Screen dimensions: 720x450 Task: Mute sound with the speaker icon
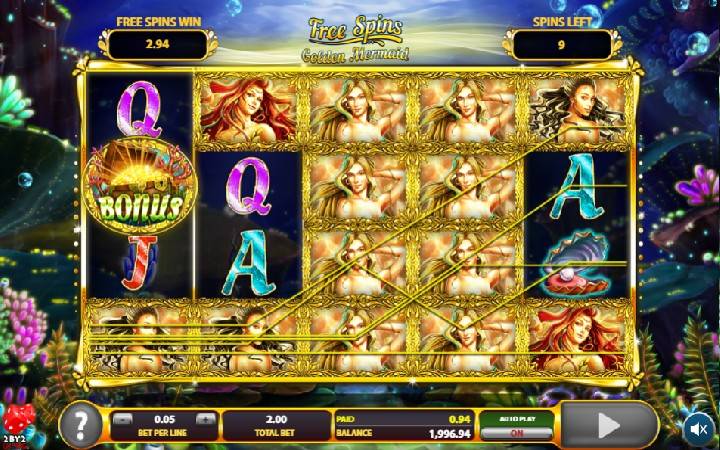pos(699,428)
